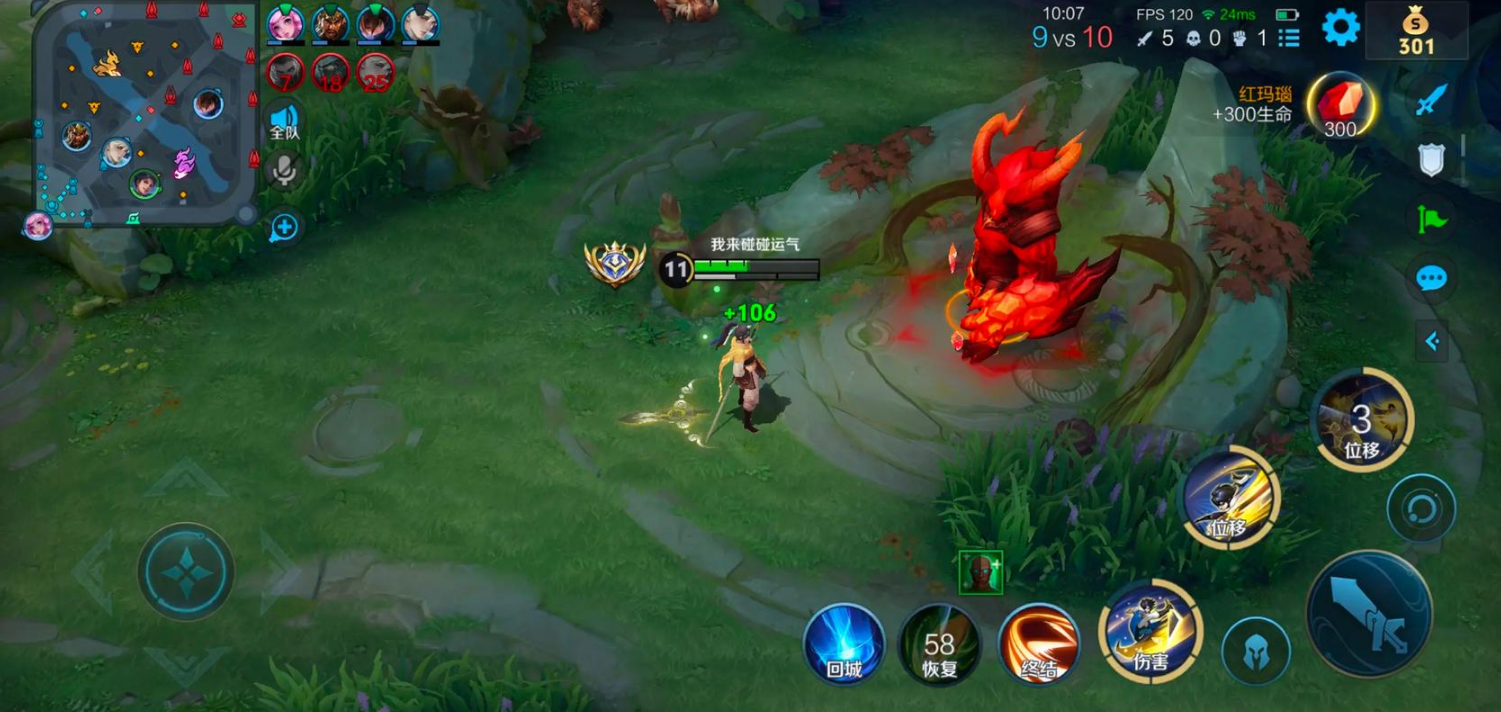Open the shop via gold coin counter

coord(1416,31)
